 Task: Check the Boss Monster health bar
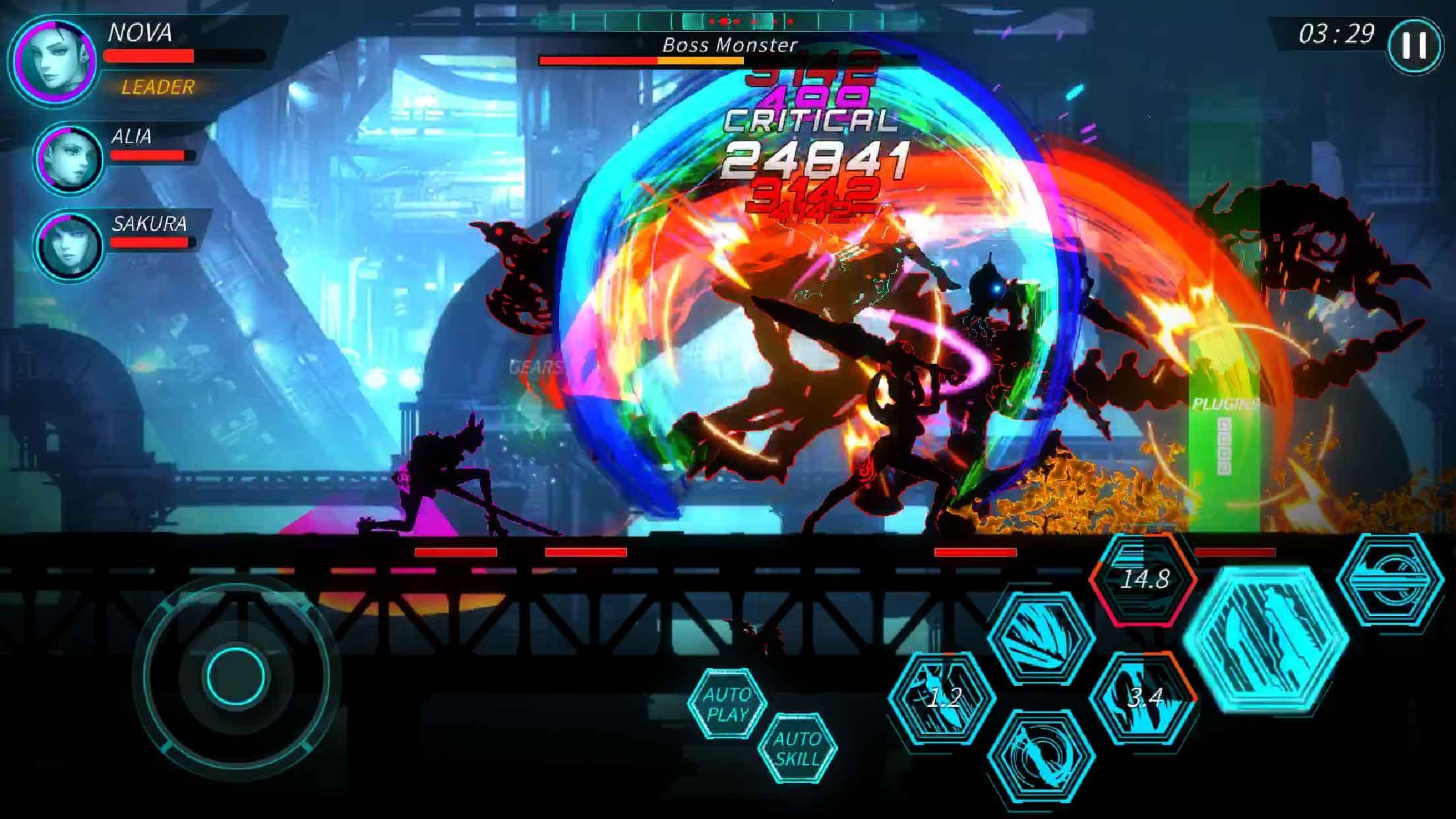click(x=659, y=59)
